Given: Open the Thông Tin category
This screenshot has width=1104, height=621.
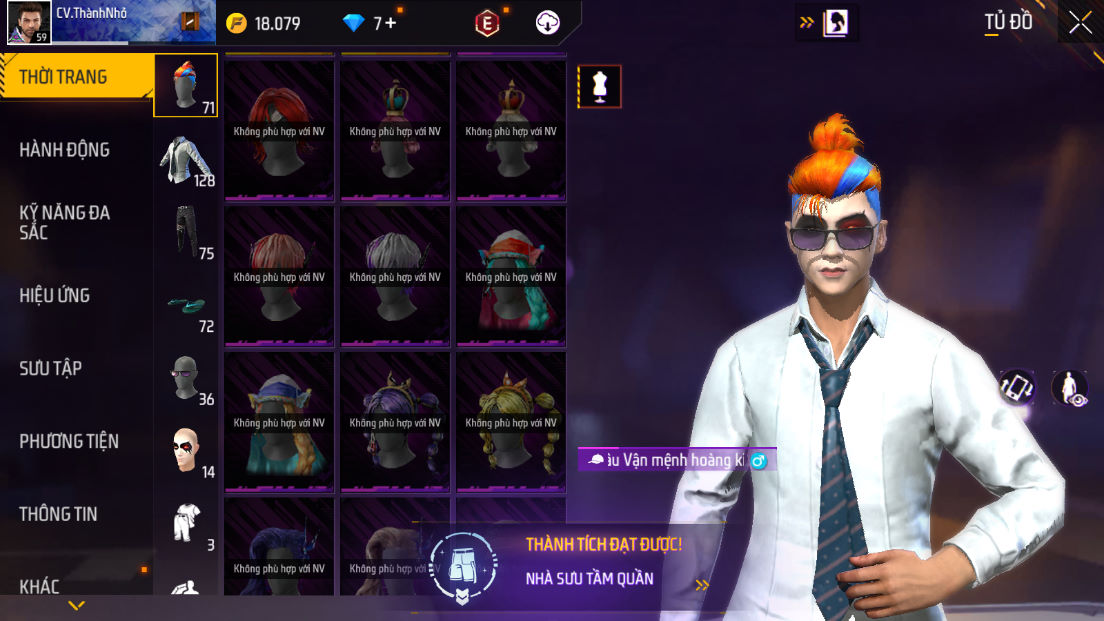Looking at the screenshot, I should point(58,514).
